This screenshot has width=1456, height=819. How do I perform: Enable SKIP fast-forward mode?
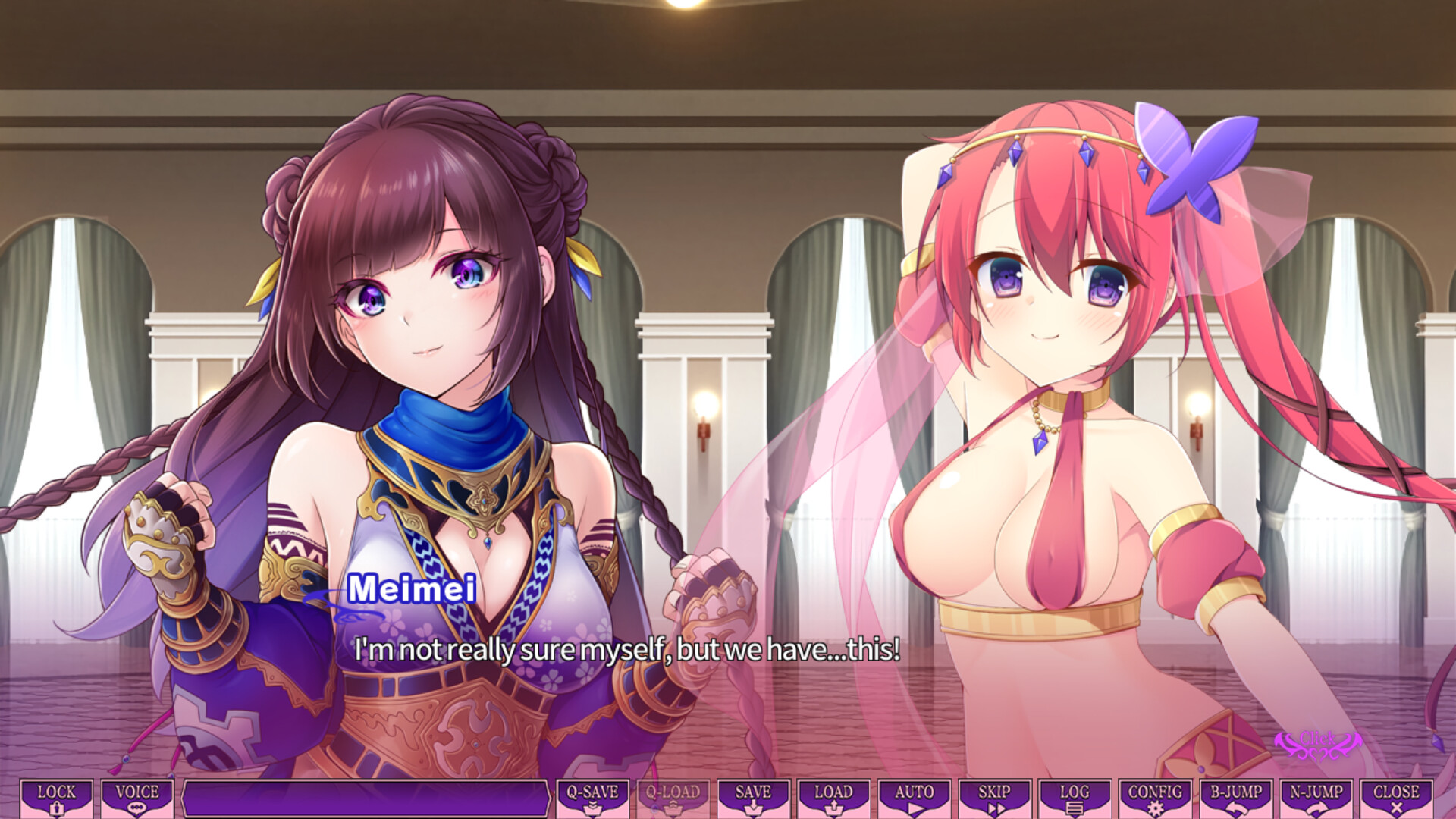pyautogui.click(x=994, y=798)
